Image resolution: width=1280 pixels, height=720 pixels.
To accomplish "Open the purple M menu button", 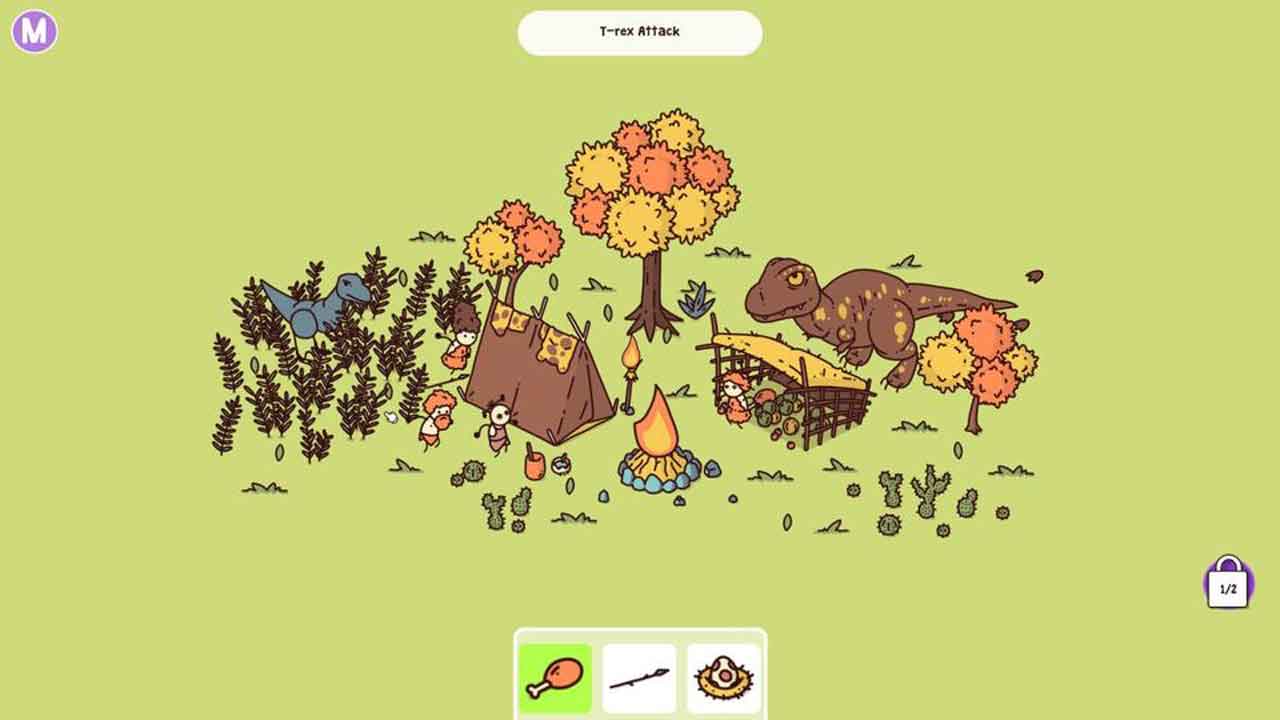I will [x=34, y=32].
